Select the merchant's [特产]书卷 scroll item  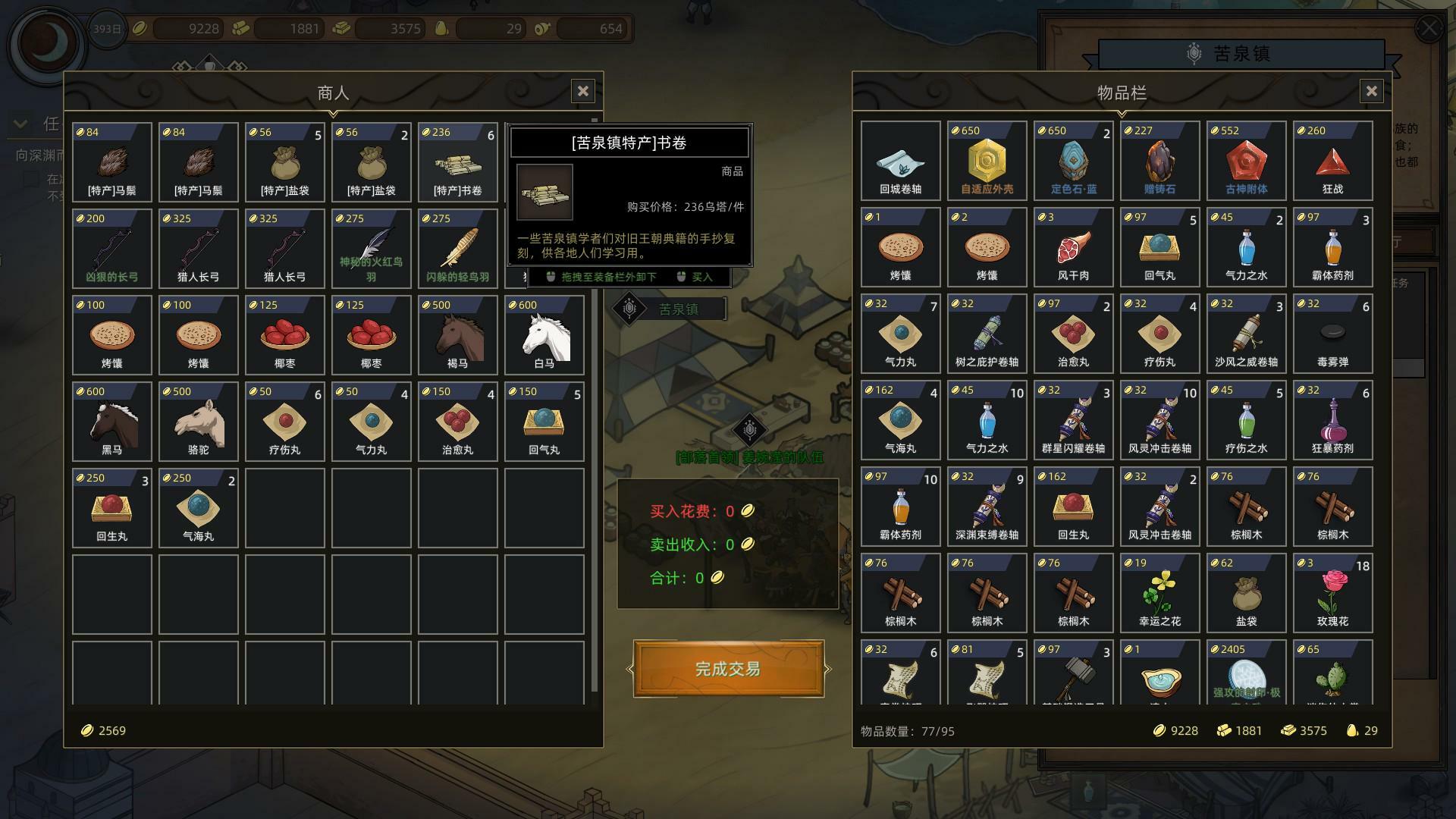click(457, 161)
